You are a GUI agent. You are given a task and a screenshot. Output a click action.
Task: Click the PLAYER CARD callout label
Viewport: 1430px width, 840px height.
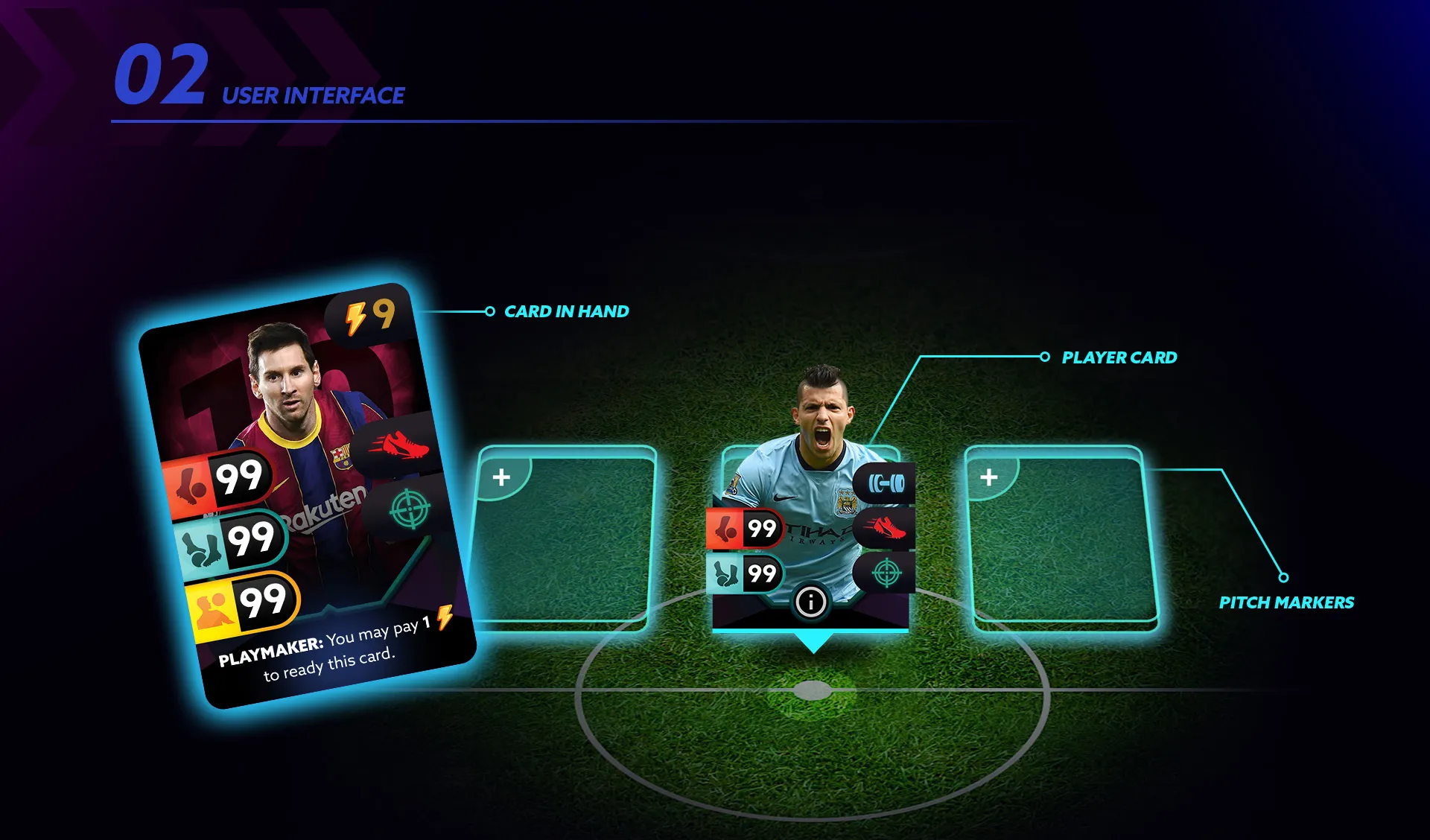tap(1119, 358)
